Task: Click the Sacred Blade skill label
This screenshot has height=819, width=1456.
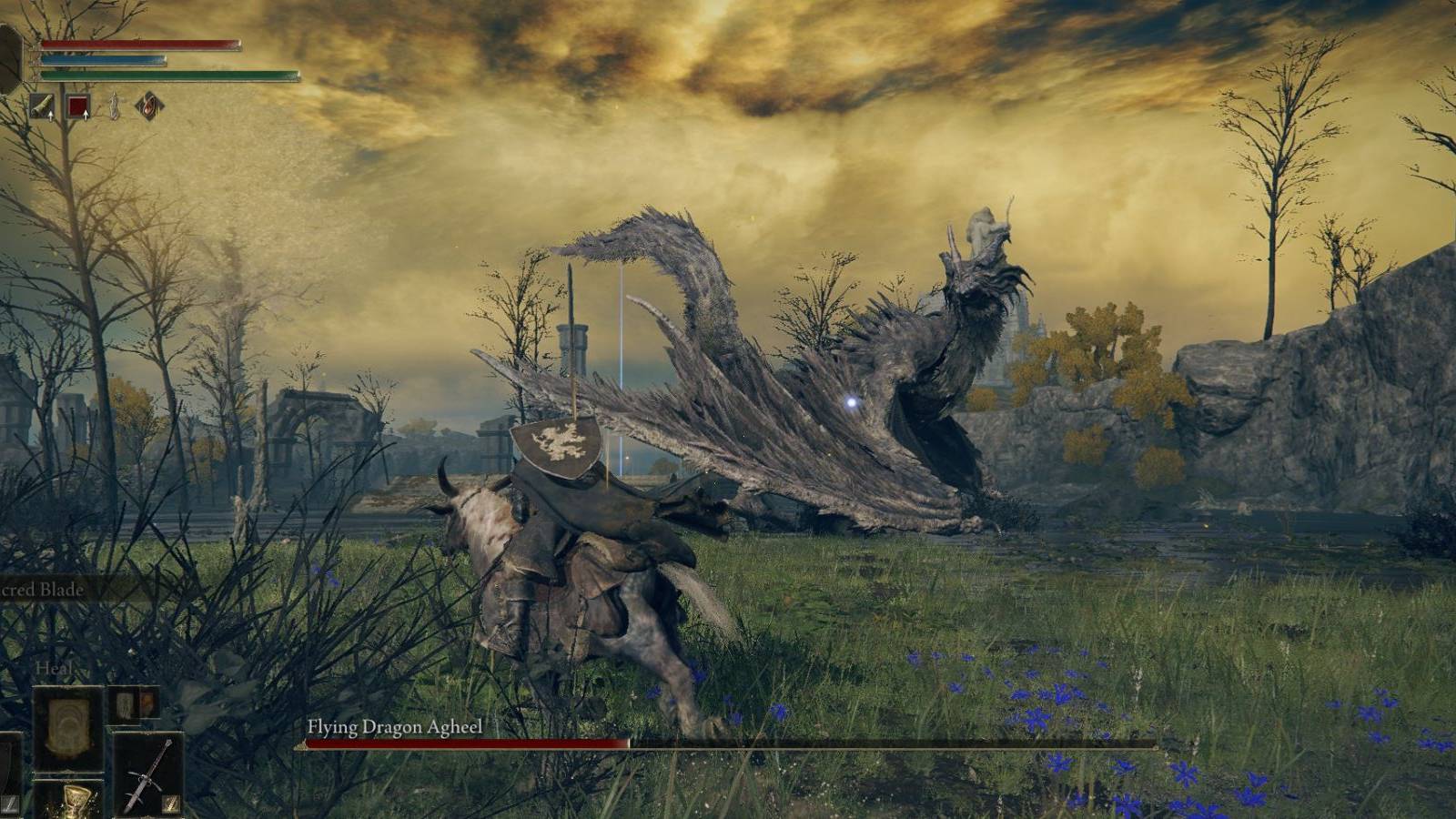Action: click(41, 590)
